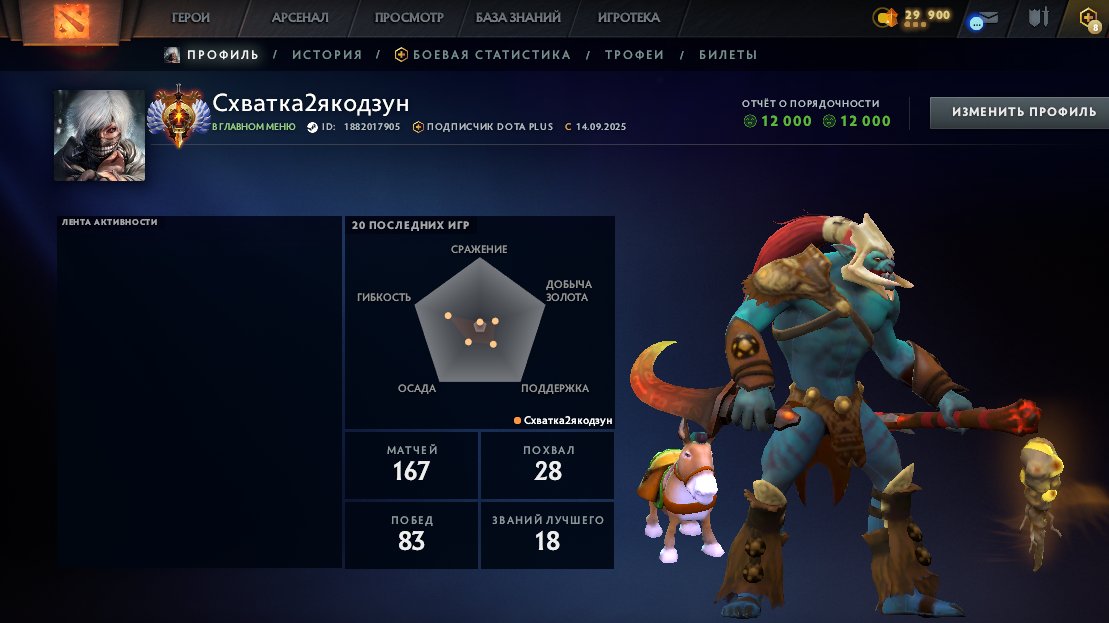This screenshot has height=623, width=1109.
Task: Click the ПОХВАЛ 28 stat tile
Action: coord(548,465)
